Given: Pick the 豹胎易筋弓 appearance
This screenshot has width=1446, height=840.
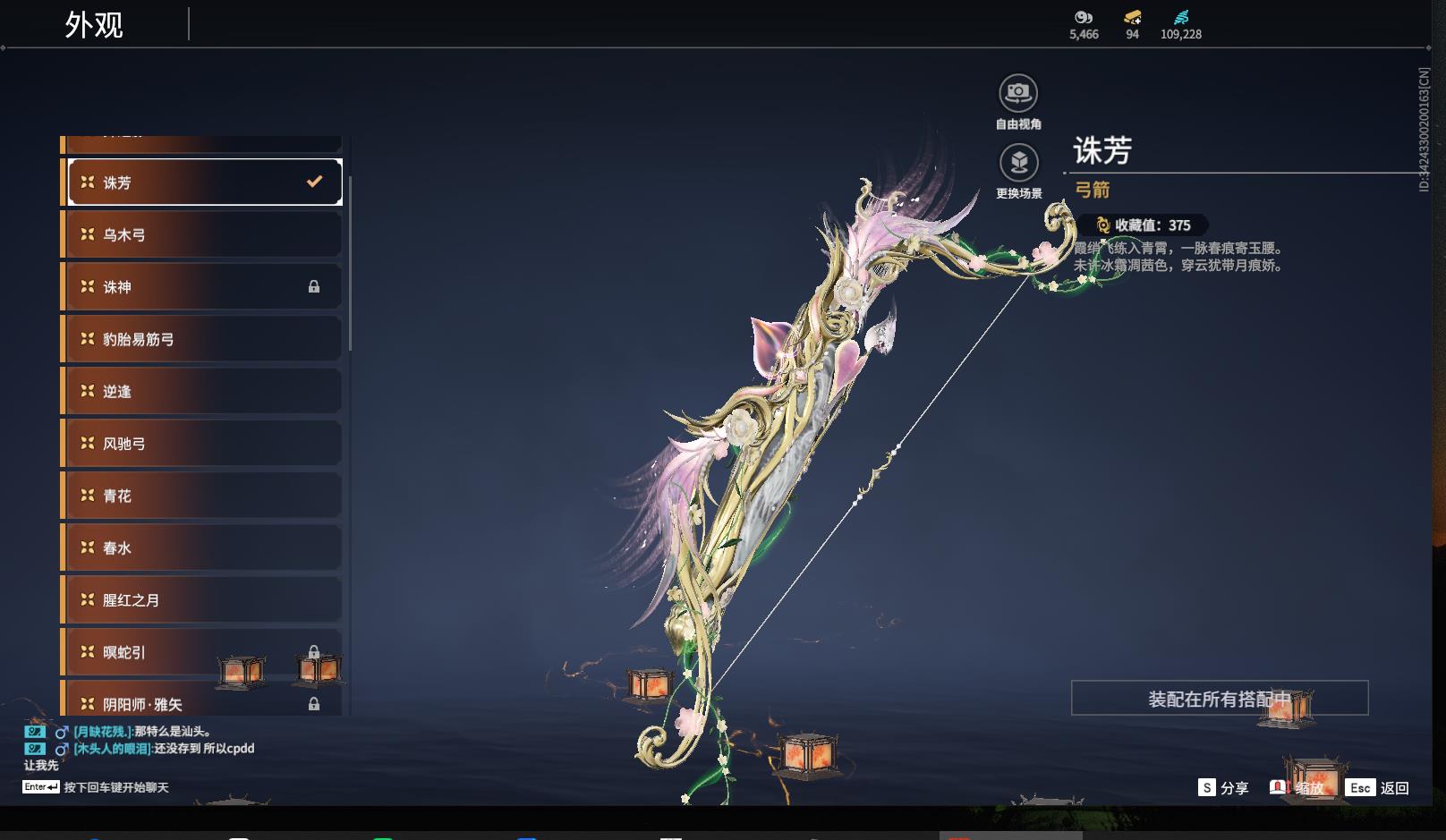Looking at the screenshot, I should [x=204, y=339].
